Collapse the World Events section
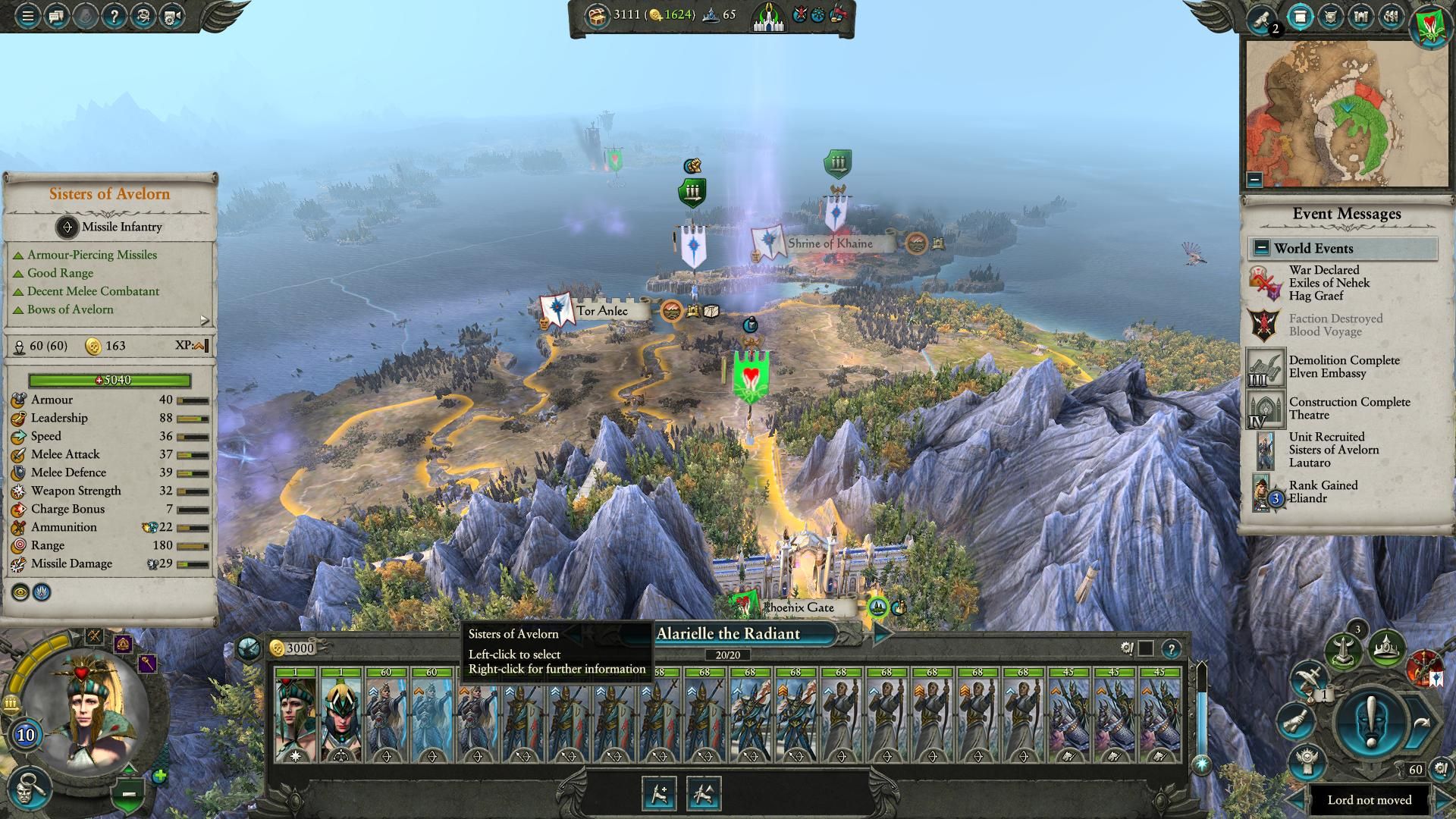The image size is (1456, 819). 1261,248
